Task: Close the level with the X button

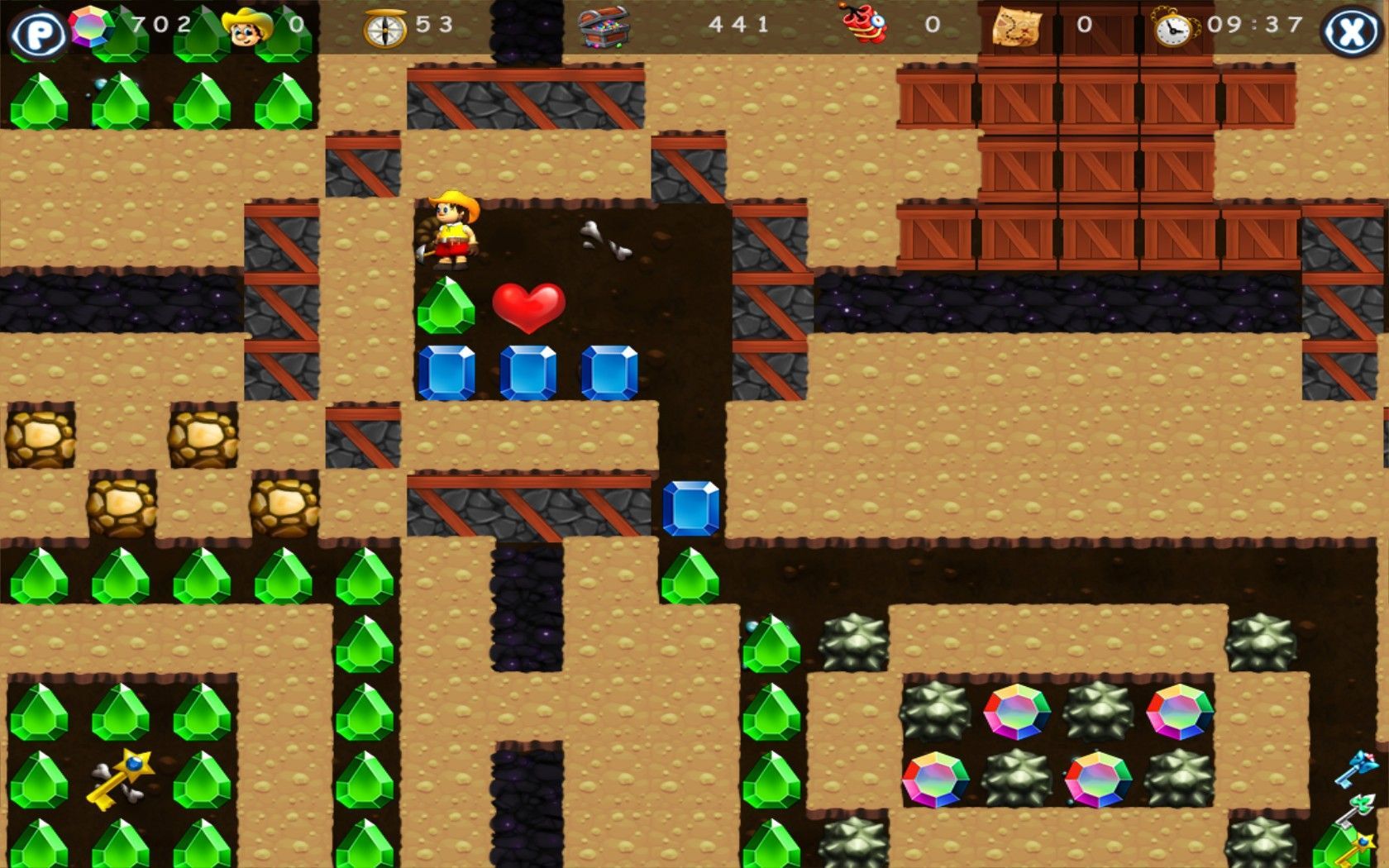Action: tap(1351, 33)
